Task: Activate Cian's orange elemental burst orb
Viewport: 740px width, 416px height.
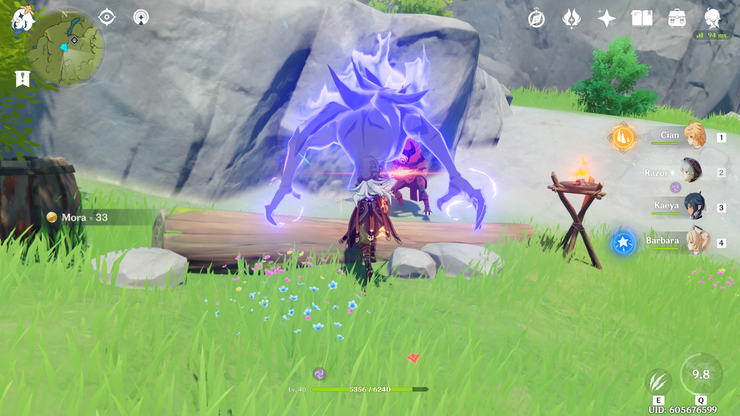Action: tap(622, 137)
